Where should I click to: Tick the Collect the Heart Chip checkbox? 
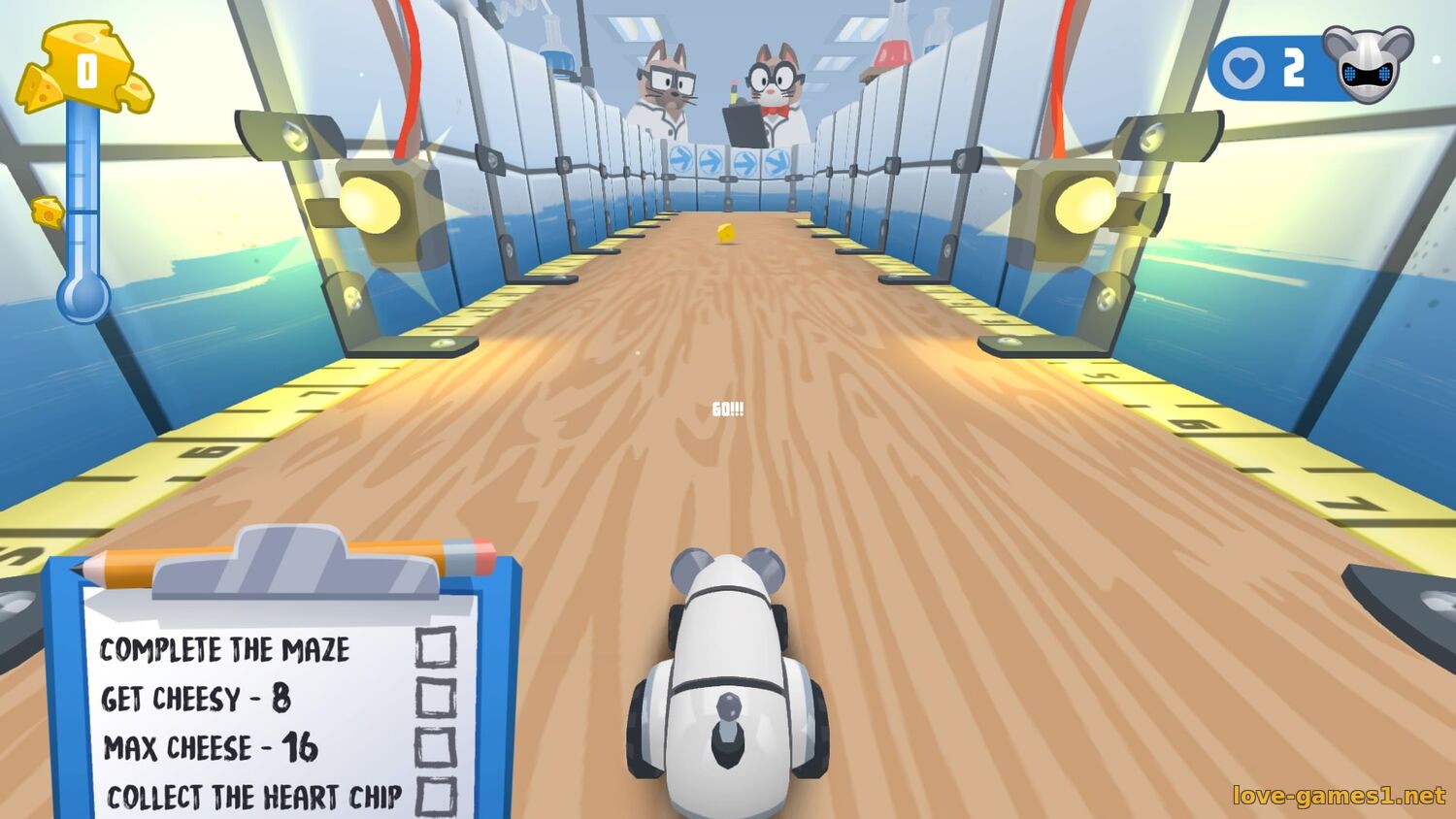point(436,796)
